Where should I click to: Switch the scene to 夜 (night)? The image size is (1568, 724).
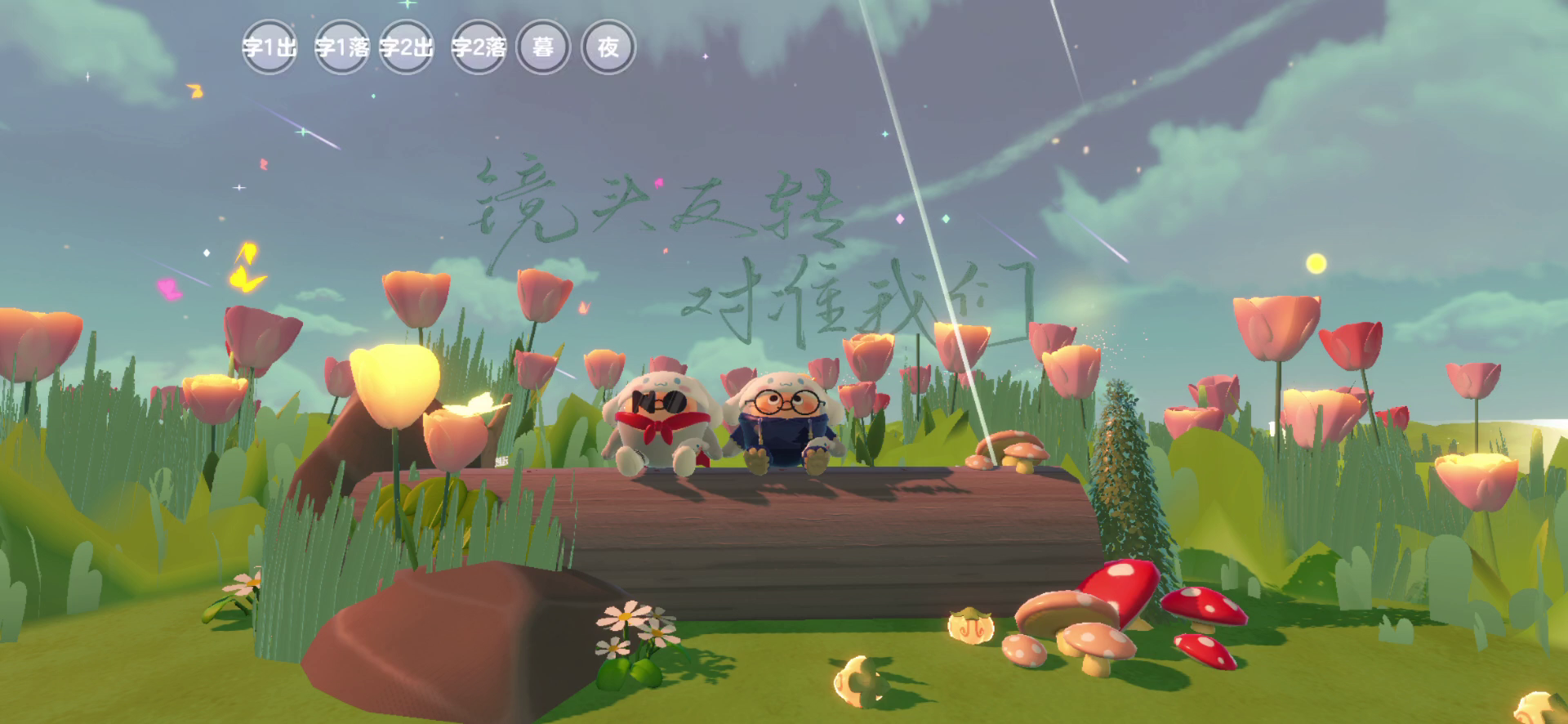[608, 47]
